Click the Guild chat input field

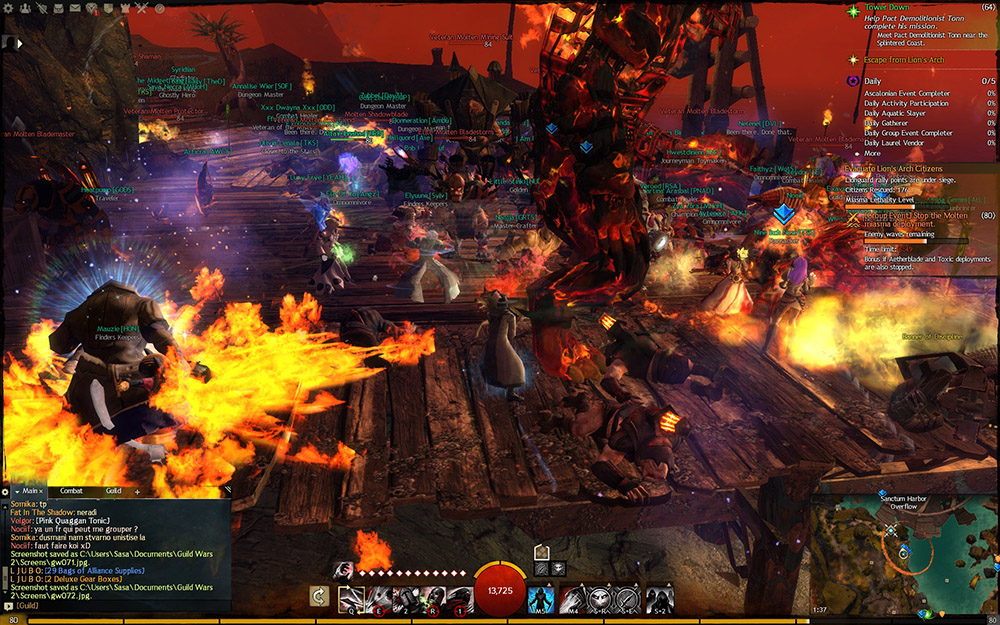click(x=120, y=606)
